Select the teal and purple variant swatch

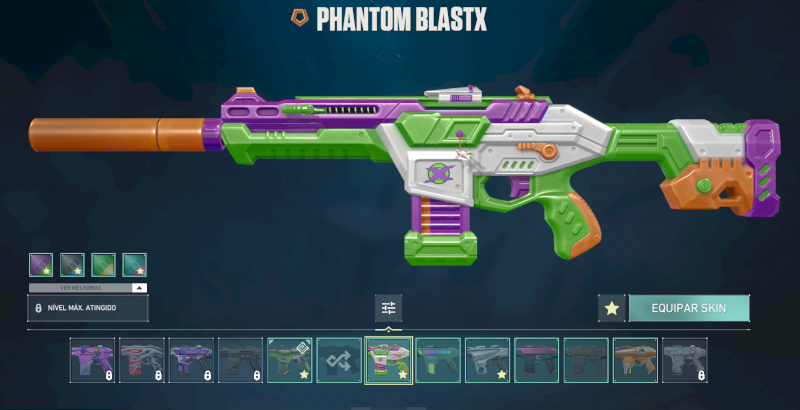click(x=134, y=264)
